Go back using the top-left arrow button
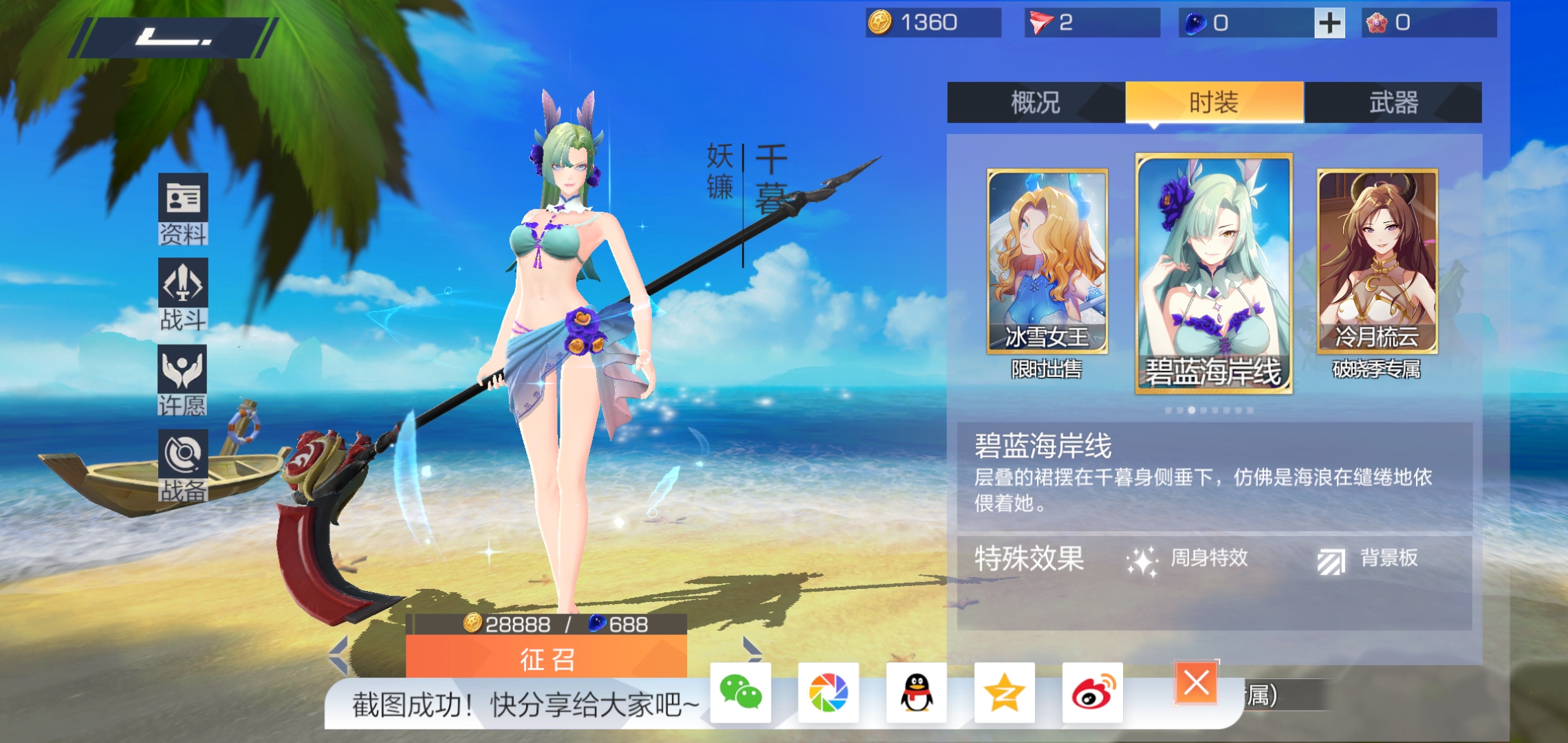The image size is (1568, 743). pyautogui.click(x=173, y=38)
